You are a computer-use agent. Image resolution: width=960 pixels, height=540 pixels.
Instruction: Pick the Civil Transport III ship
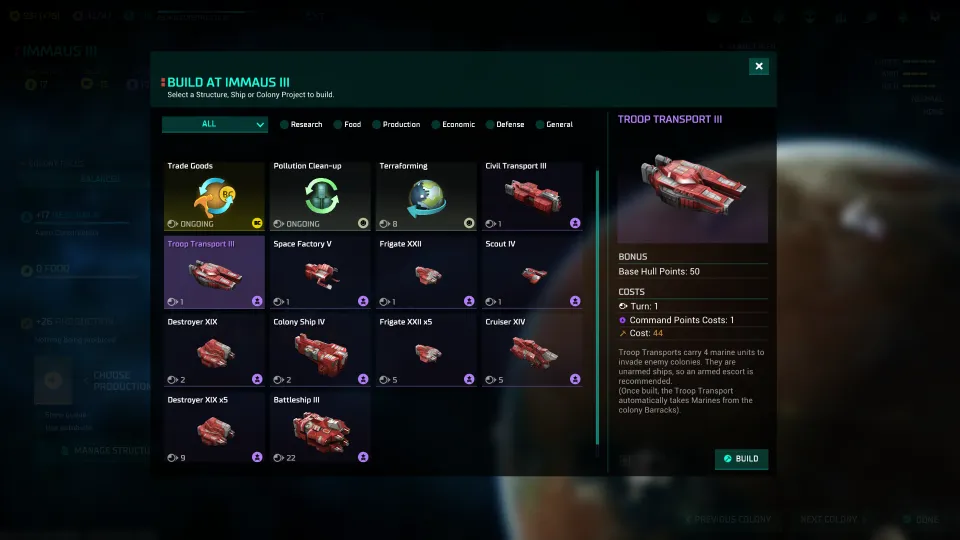pyautogui.click(x=532, y=196)
